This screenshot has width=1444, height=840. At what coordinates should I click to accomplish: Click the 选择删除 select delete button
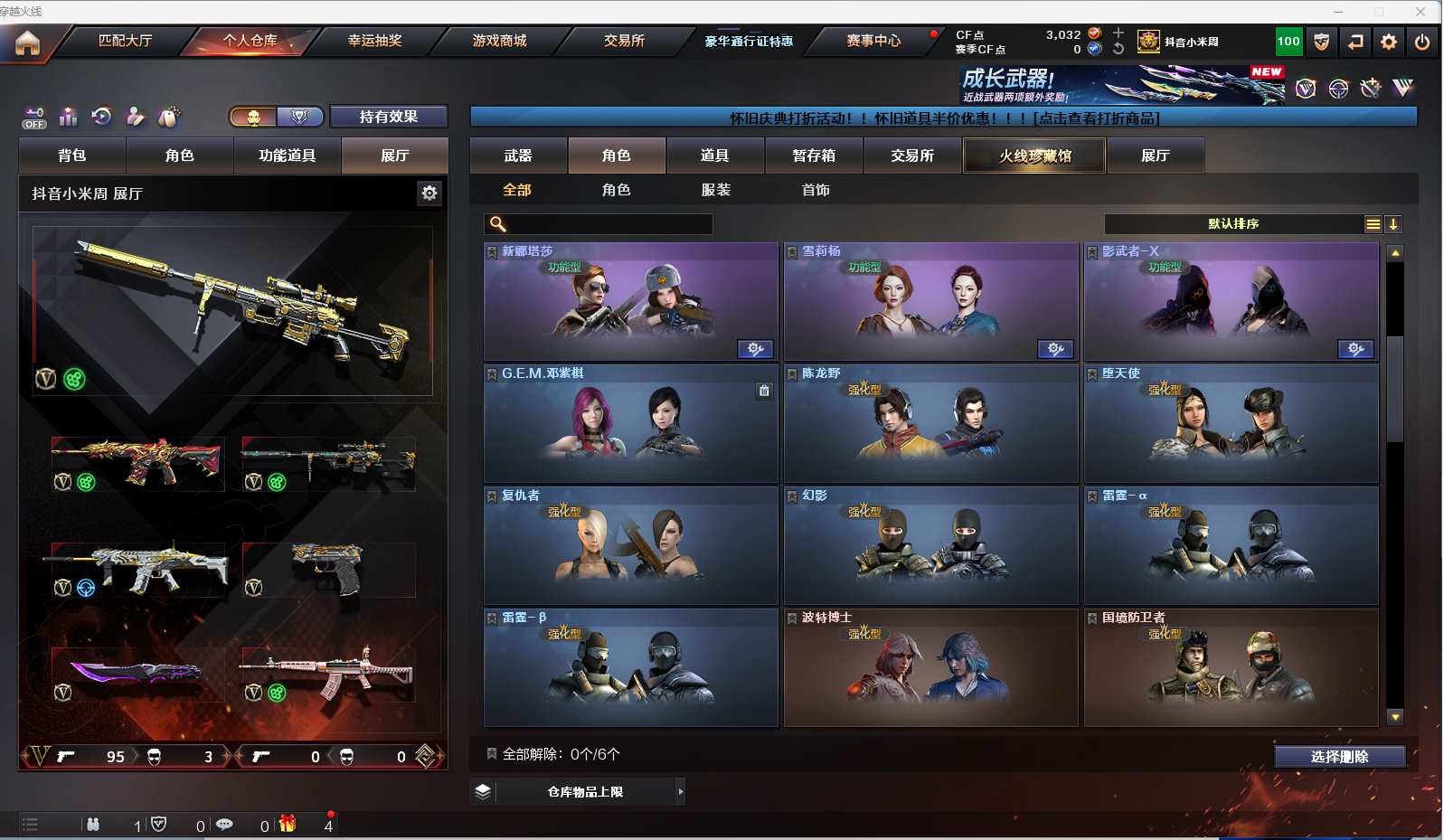[x=1339, y=757]
